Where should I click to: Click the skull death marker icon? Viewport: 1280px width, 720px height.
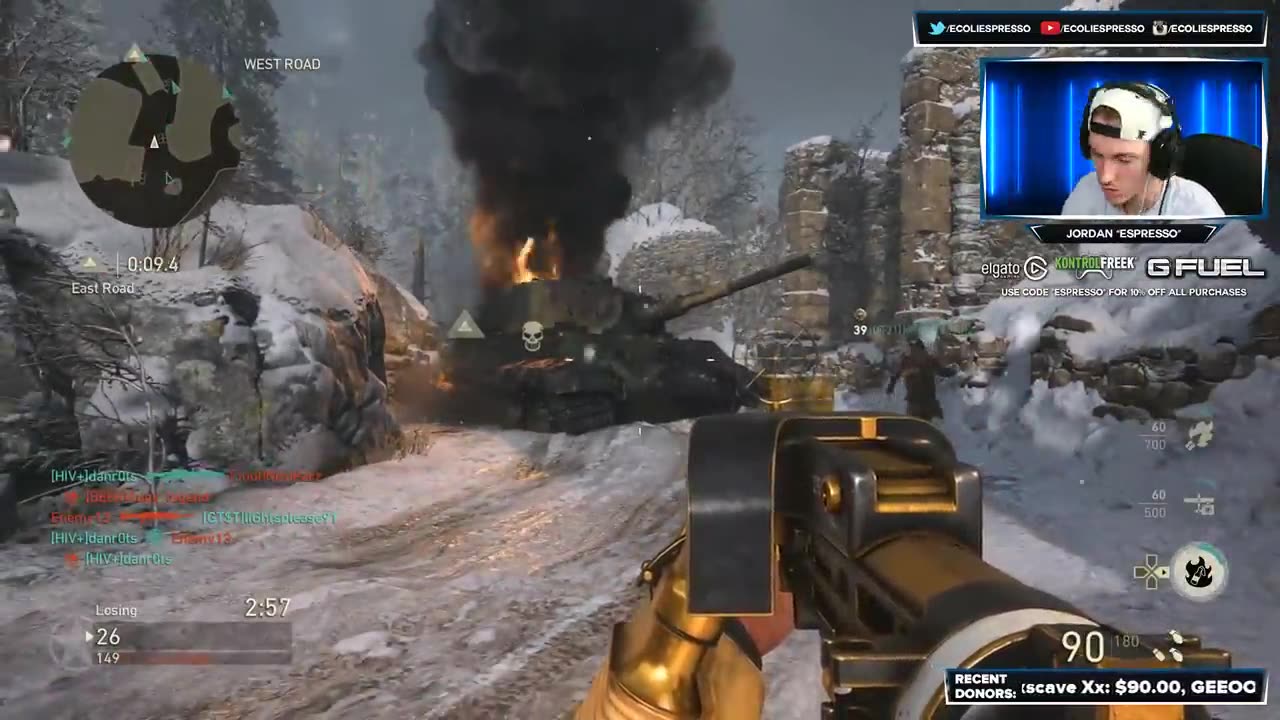(x=533, y=336)
